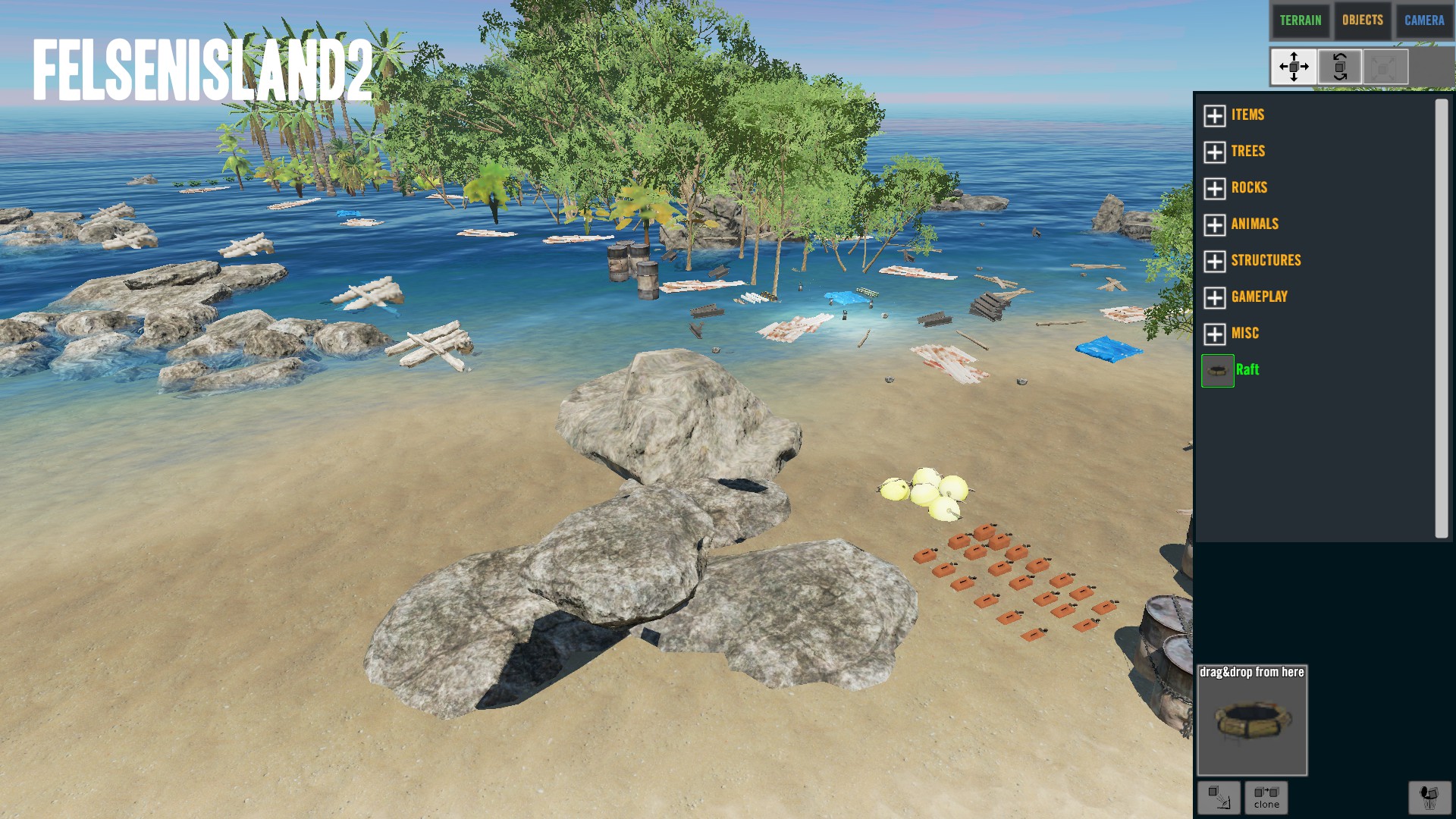Expand the Trees category

point(1215,152)
